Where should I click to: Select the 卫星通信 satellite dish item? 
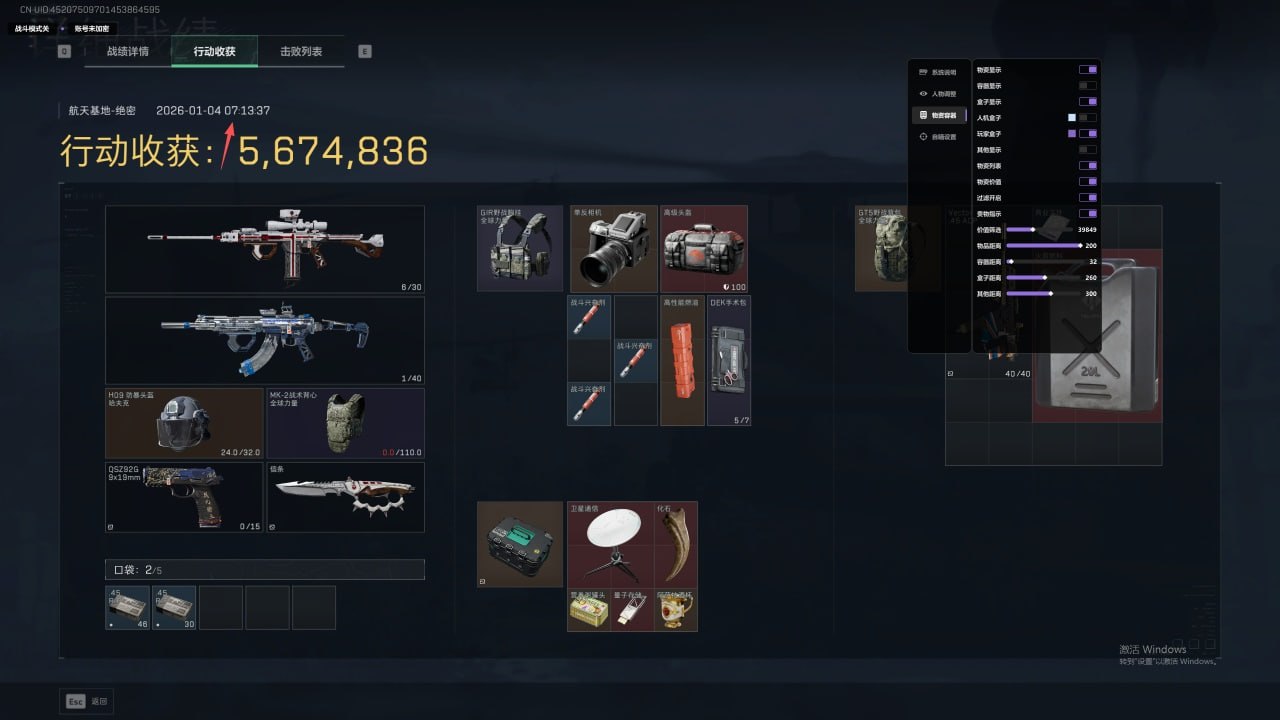611,544
